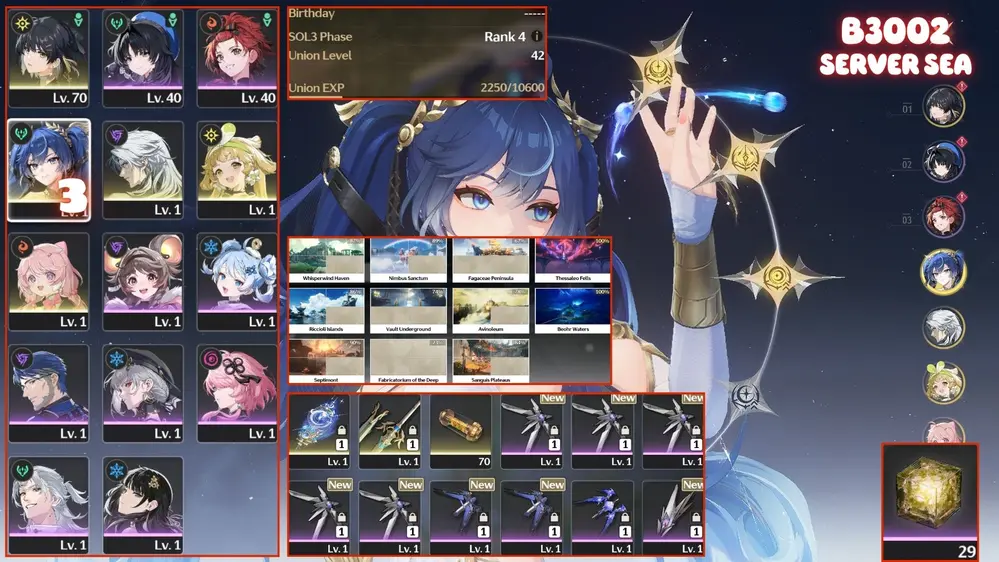Select team slot 01 character portrait
Viewport: 999px width, 562px height.
tap(943, 105)
